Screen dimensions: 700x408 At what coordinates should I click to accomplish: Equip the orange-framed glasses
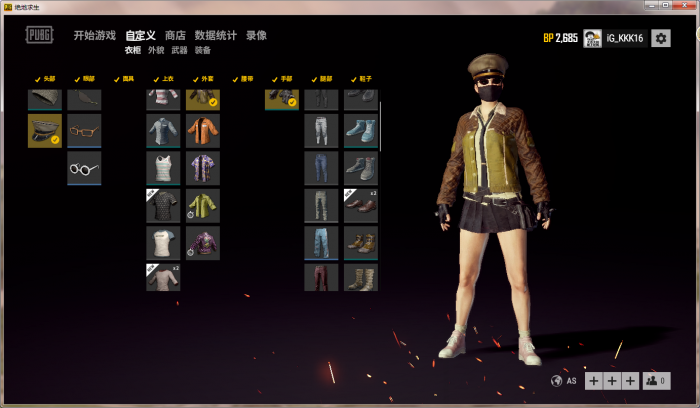pyautogui.click(x=84, y=130)
